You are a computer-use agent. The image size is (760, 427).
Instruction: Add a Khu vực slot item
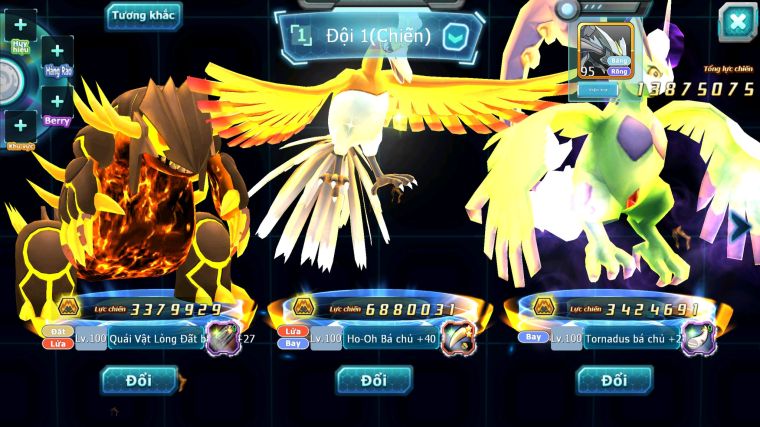tap(20, 126)
